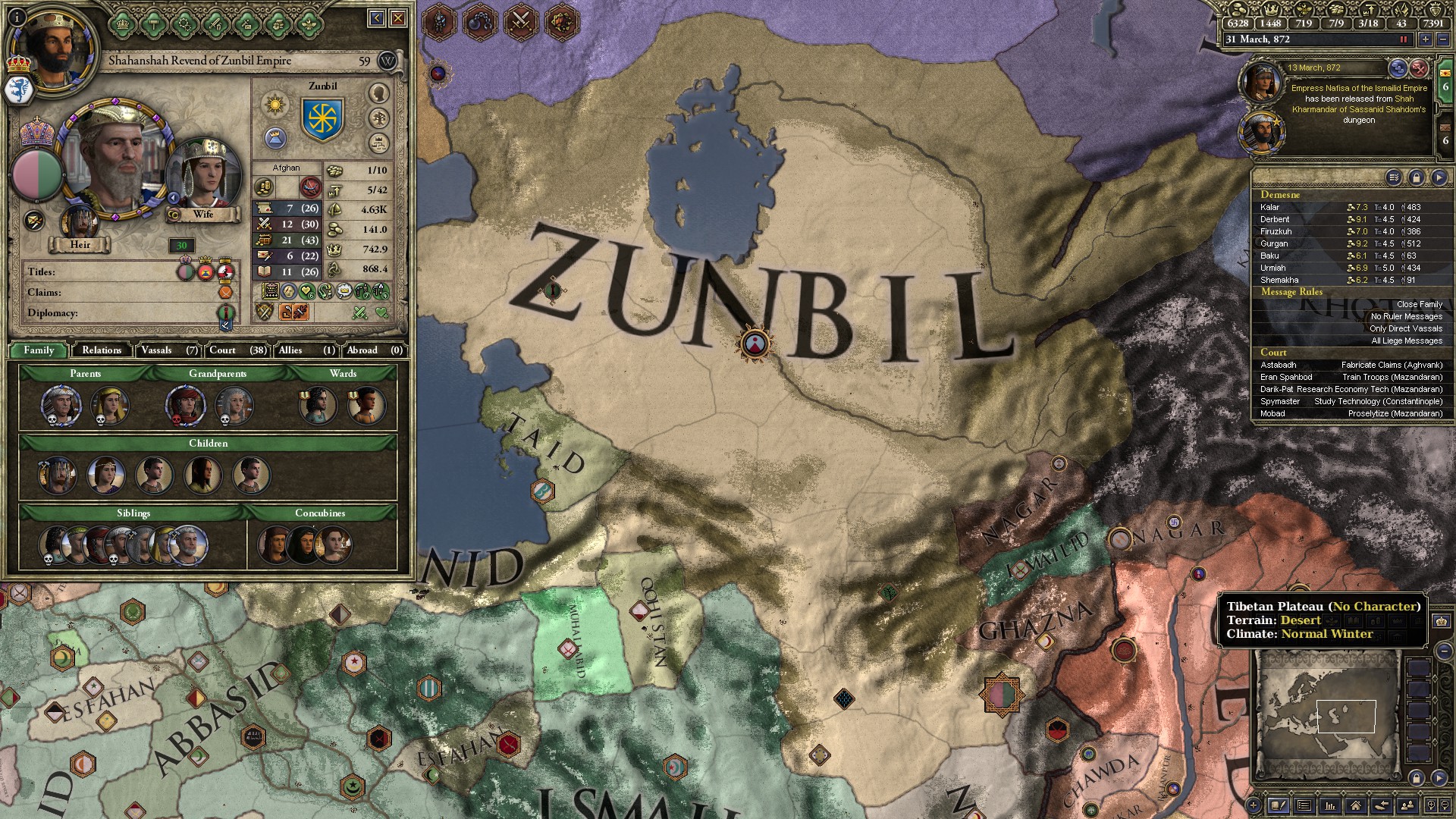Collapse the Demesne section header
The image size is (1456, 819).
(1282, 195)
